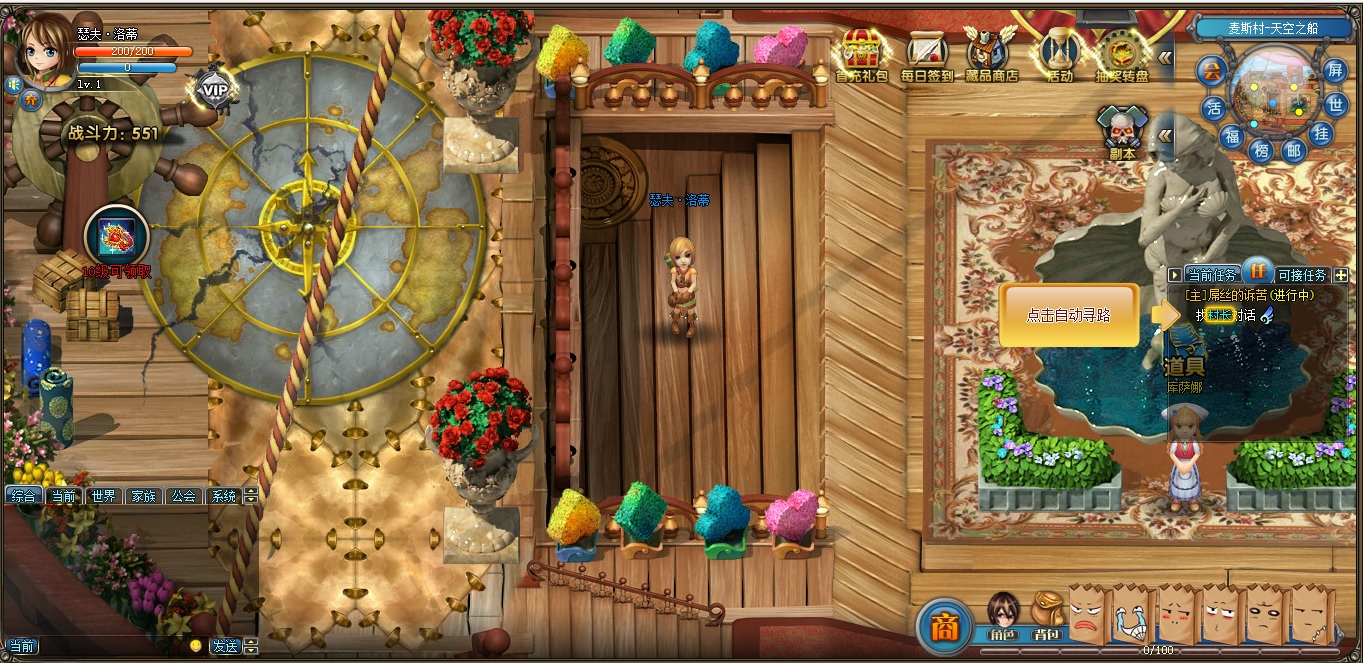The height and width of the screenshot is (663, 1363).
Task: Open the smiley emoji picker
Action: (x=195, y=646)
